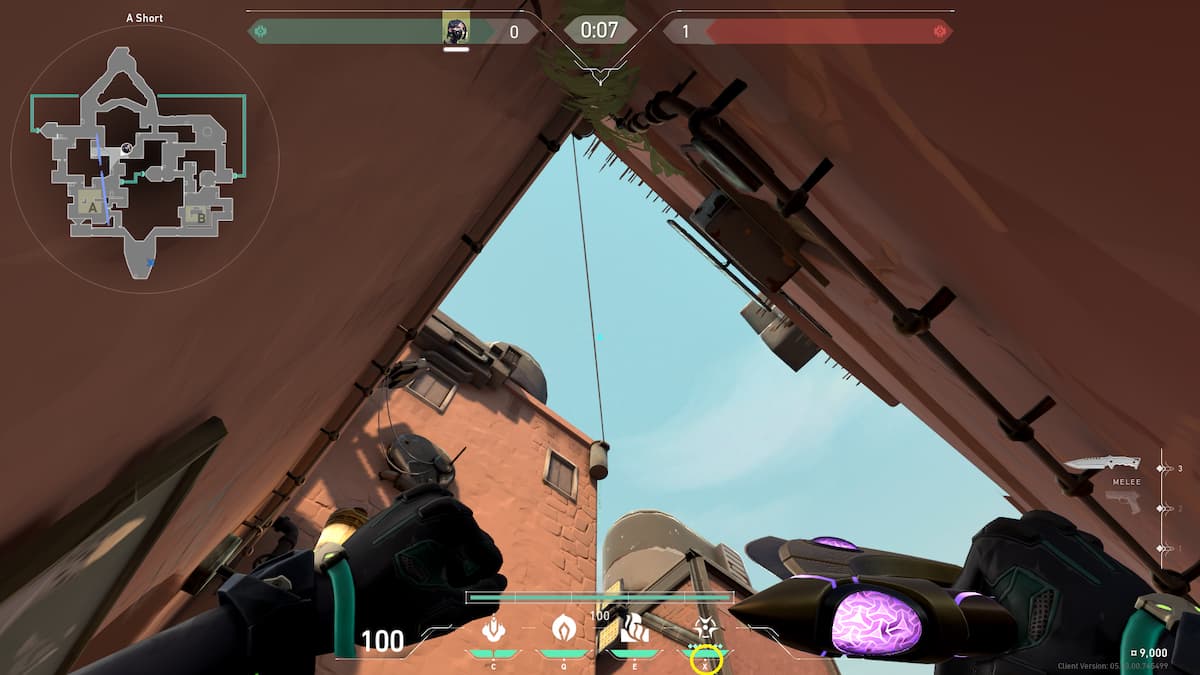Click the circular minimap

pos(145,160)
